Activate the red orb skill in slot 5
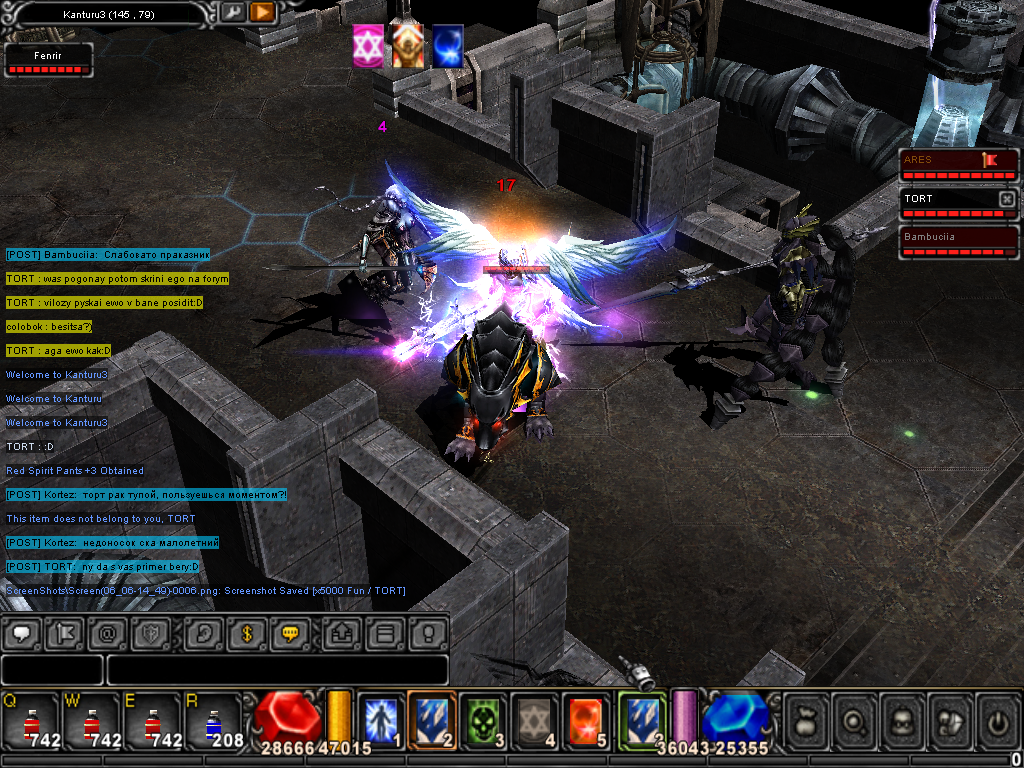Screen dimensions: 1024x768 [586, 719]
